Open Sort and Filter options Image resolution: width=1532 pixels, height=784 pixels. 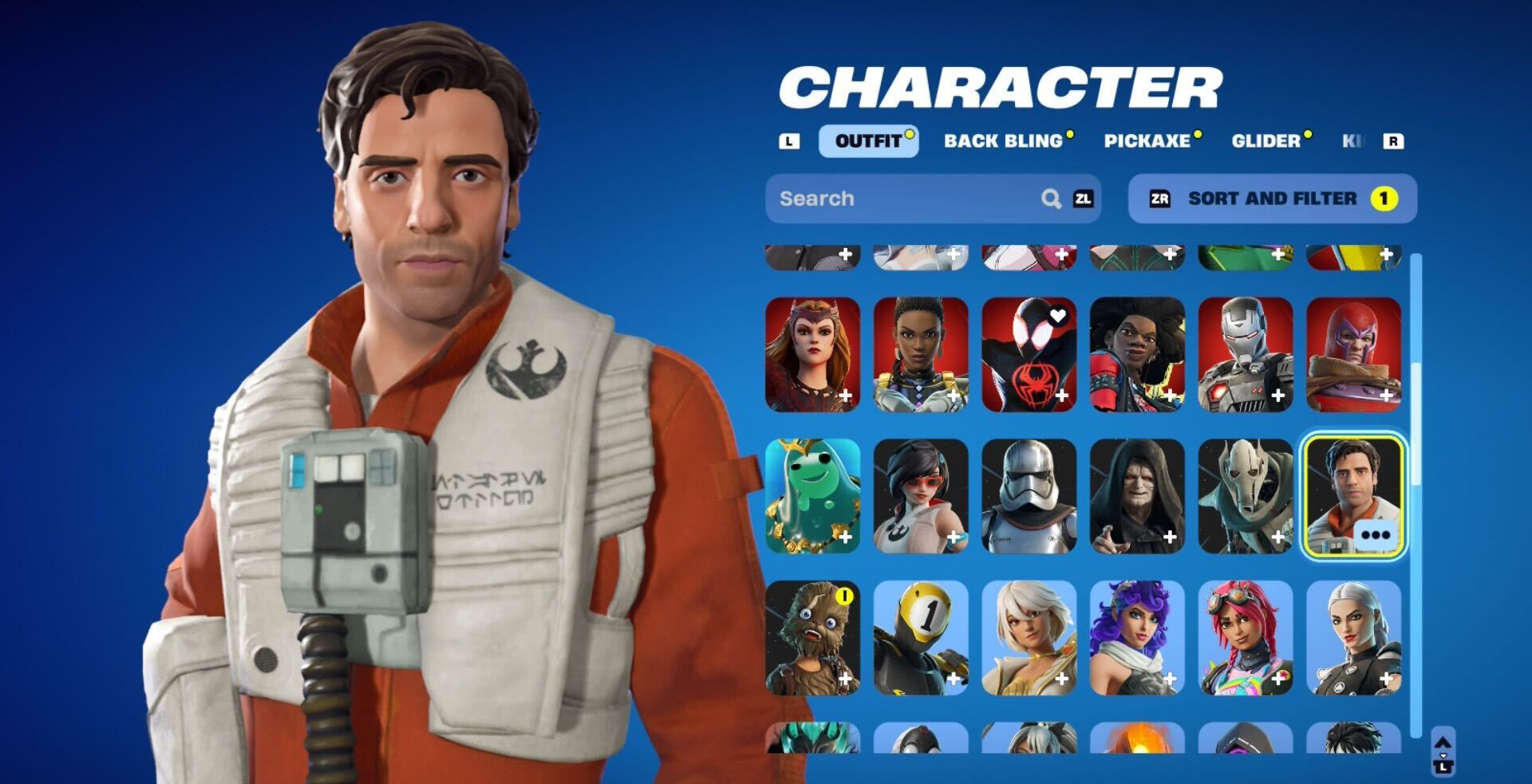[x=1271, y=199]
